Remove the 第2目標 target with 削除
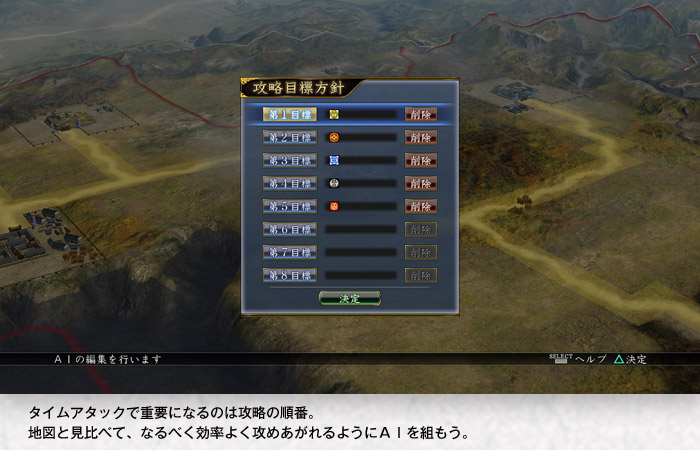The width and height of the screenshot is (700, 450). click(421, 137)
